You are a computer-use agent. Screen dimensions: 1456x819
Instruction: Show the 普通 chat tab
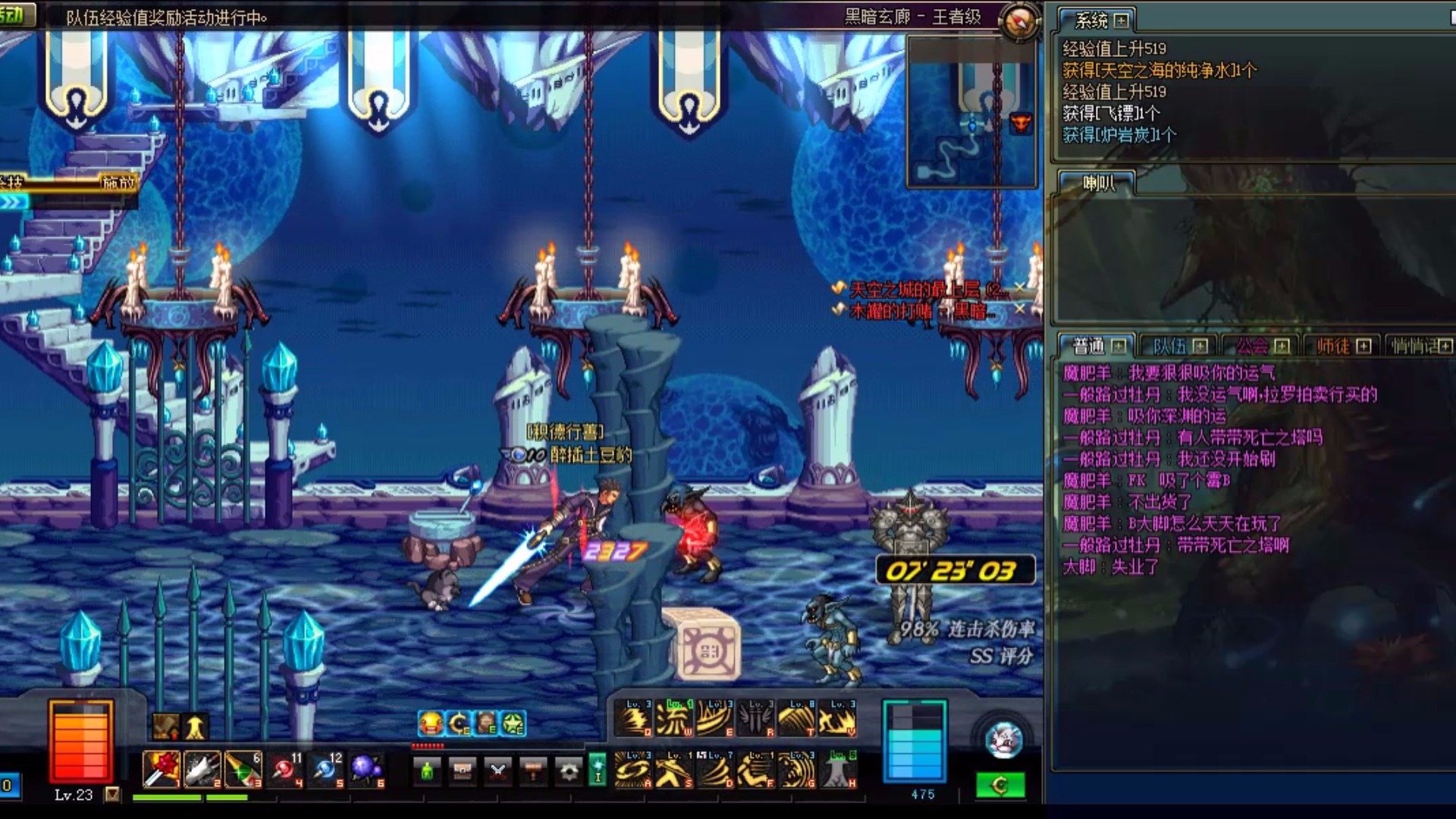(1089, 347)
